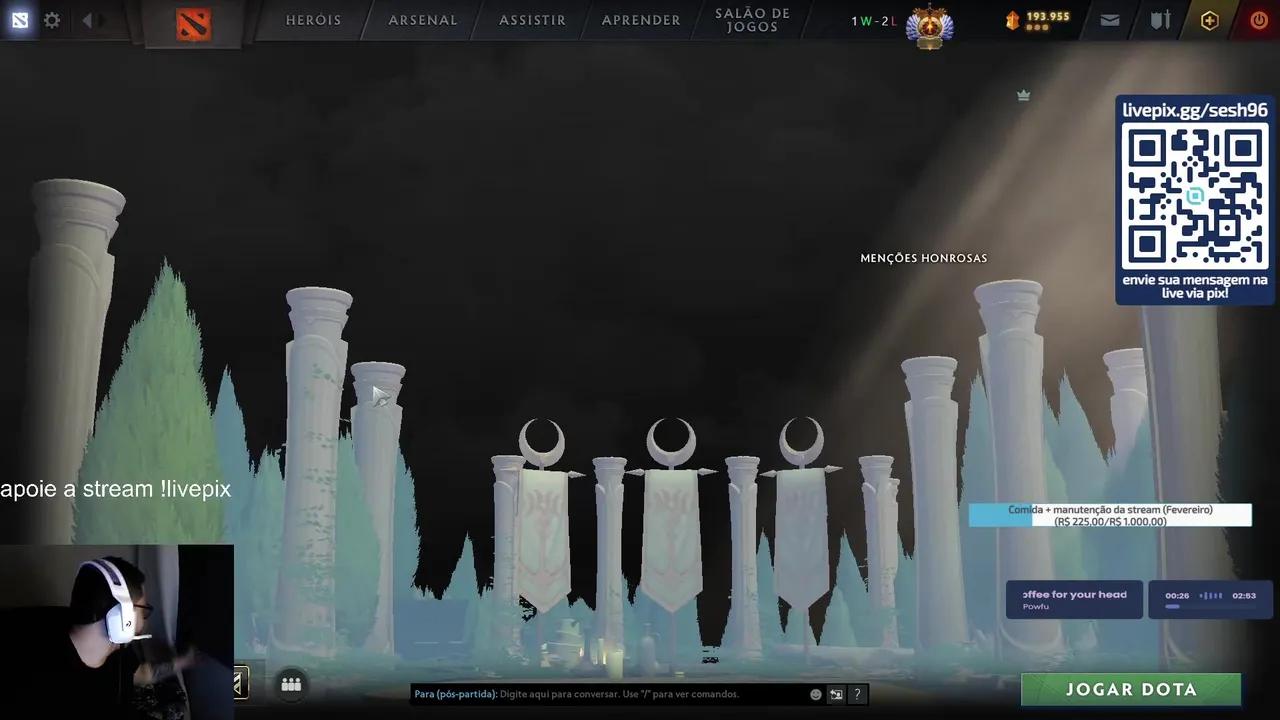This screenshot has width=1280, height=720.
Task: Click the help question mark icon
Action: (857, 693)
